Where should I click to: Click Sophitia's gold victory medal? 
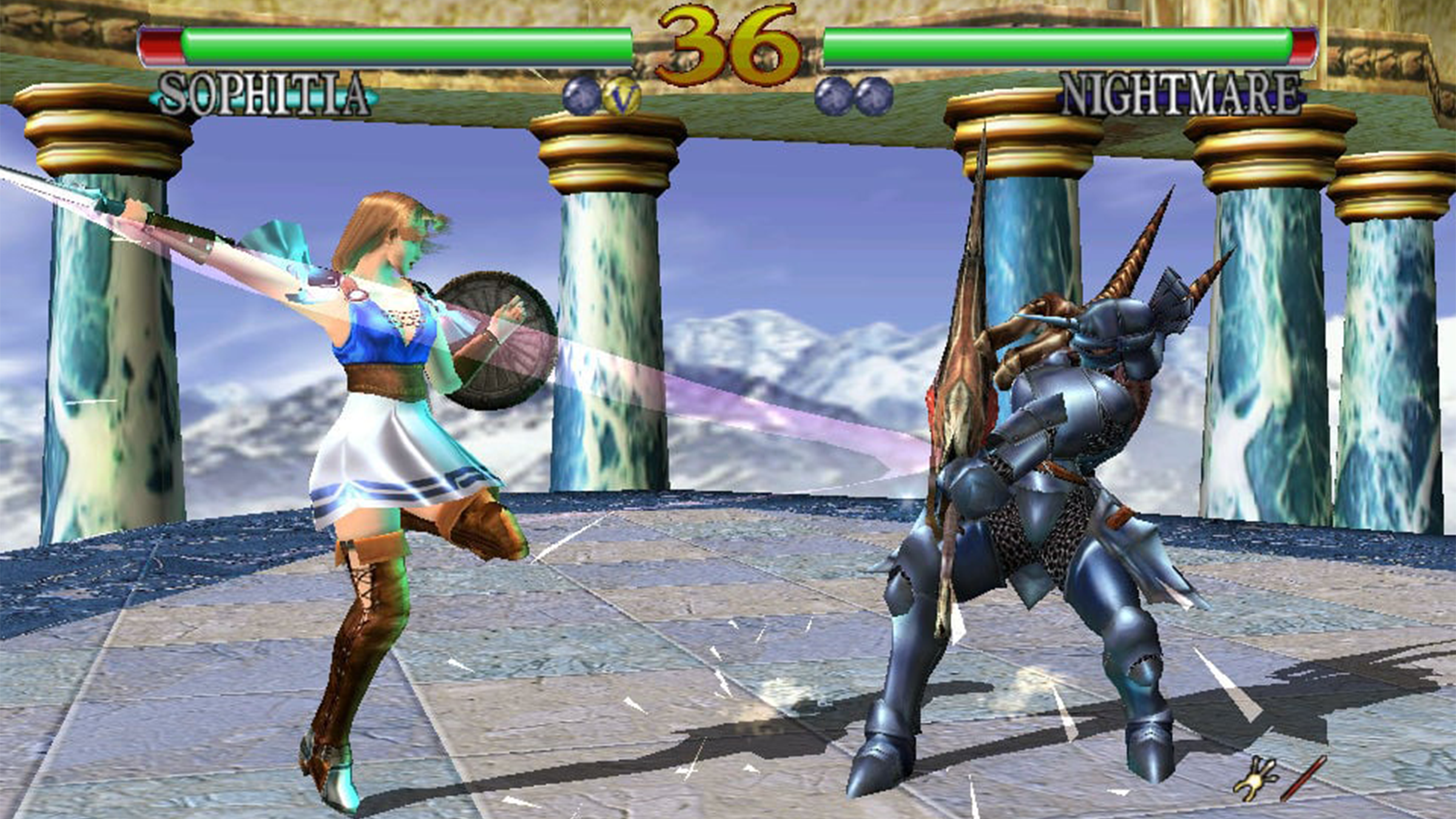[x=622, y=96]
